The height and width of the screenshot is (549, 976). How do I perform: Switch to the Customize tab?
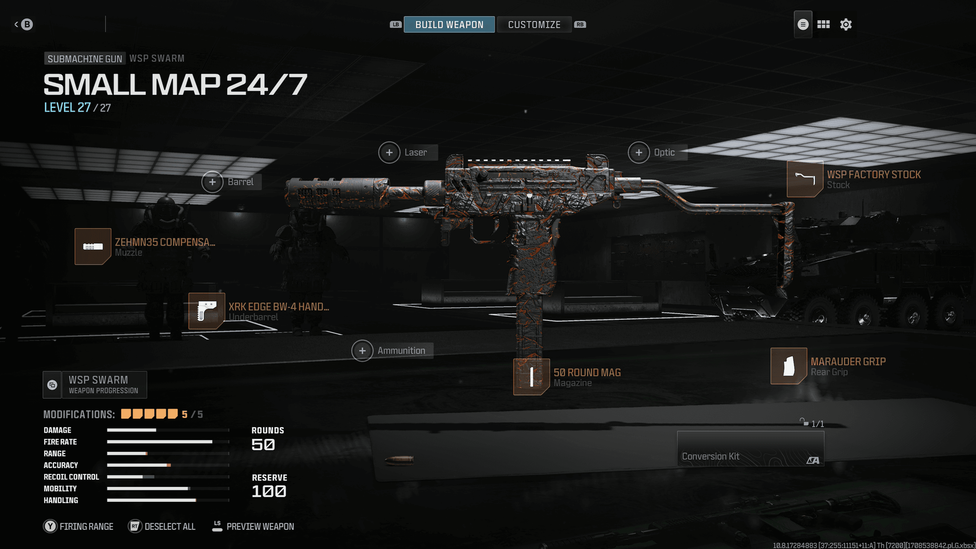pos(534,24)
